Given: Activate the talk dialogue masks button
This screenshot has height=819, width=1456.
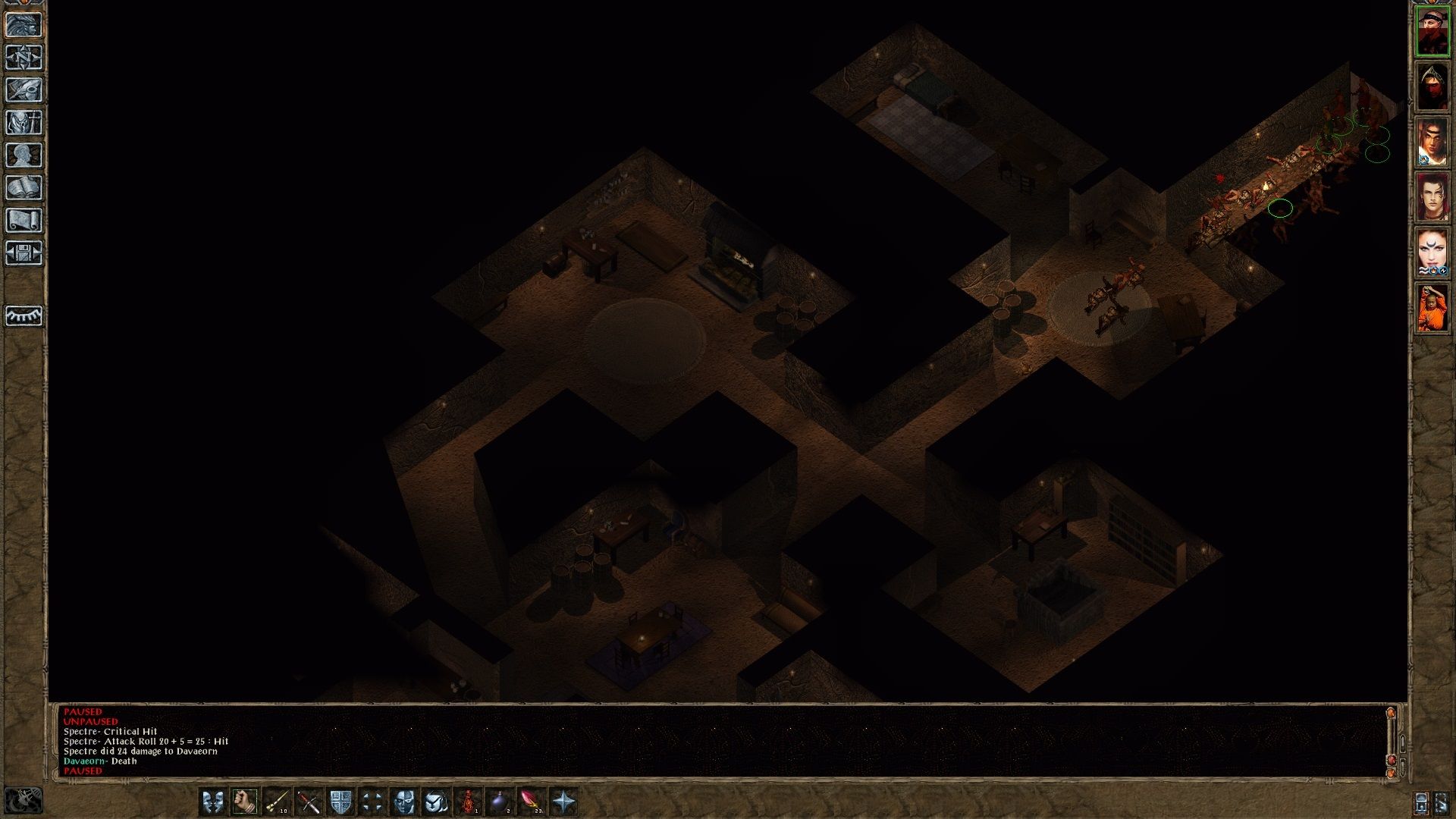Looking at the screenshot, I should click(213, 802).
